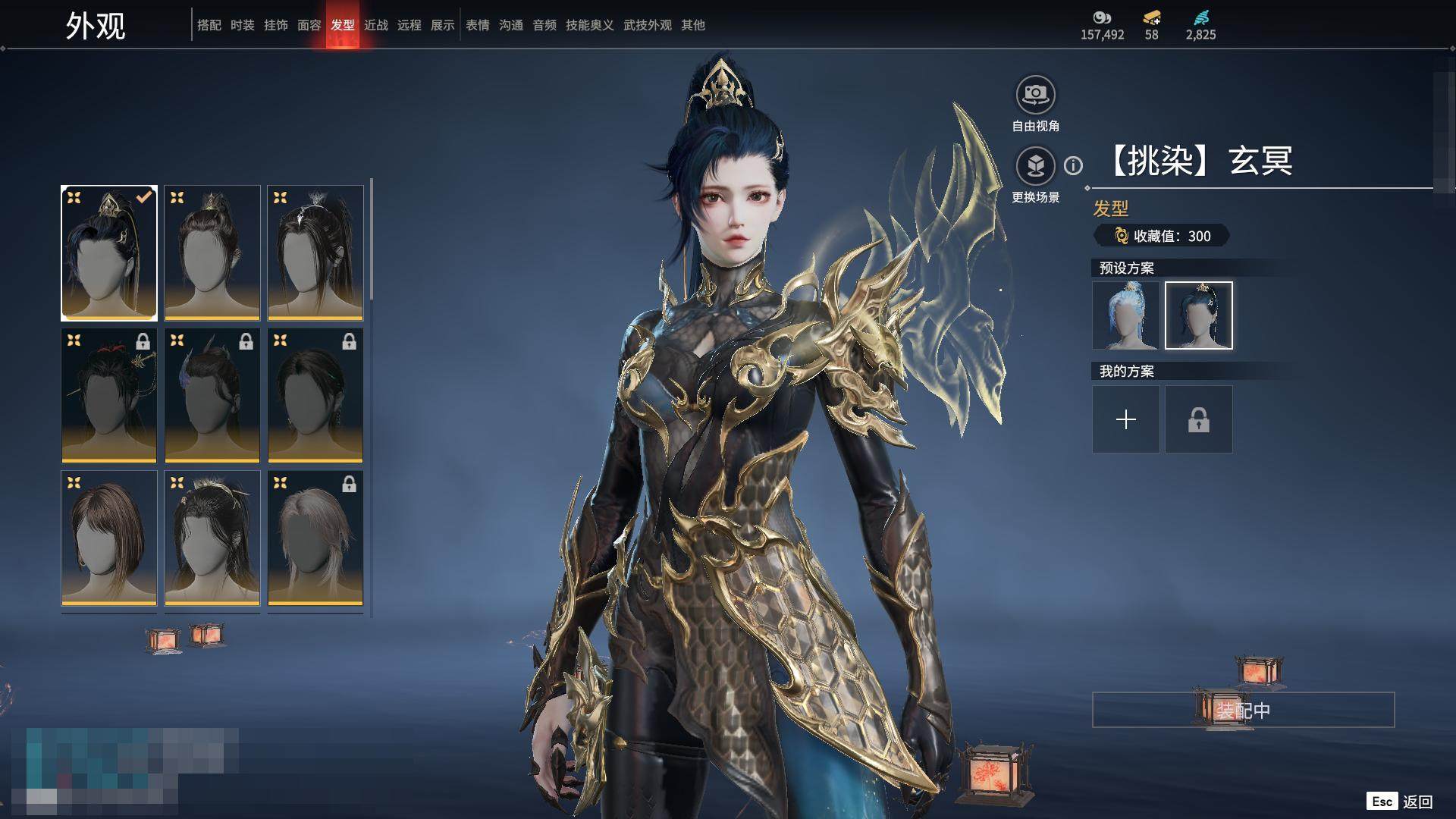Open the info icon beside 更换场景
This screenshot has height=819, width=1456.
pyautogui.click(x=1073, y=165)
